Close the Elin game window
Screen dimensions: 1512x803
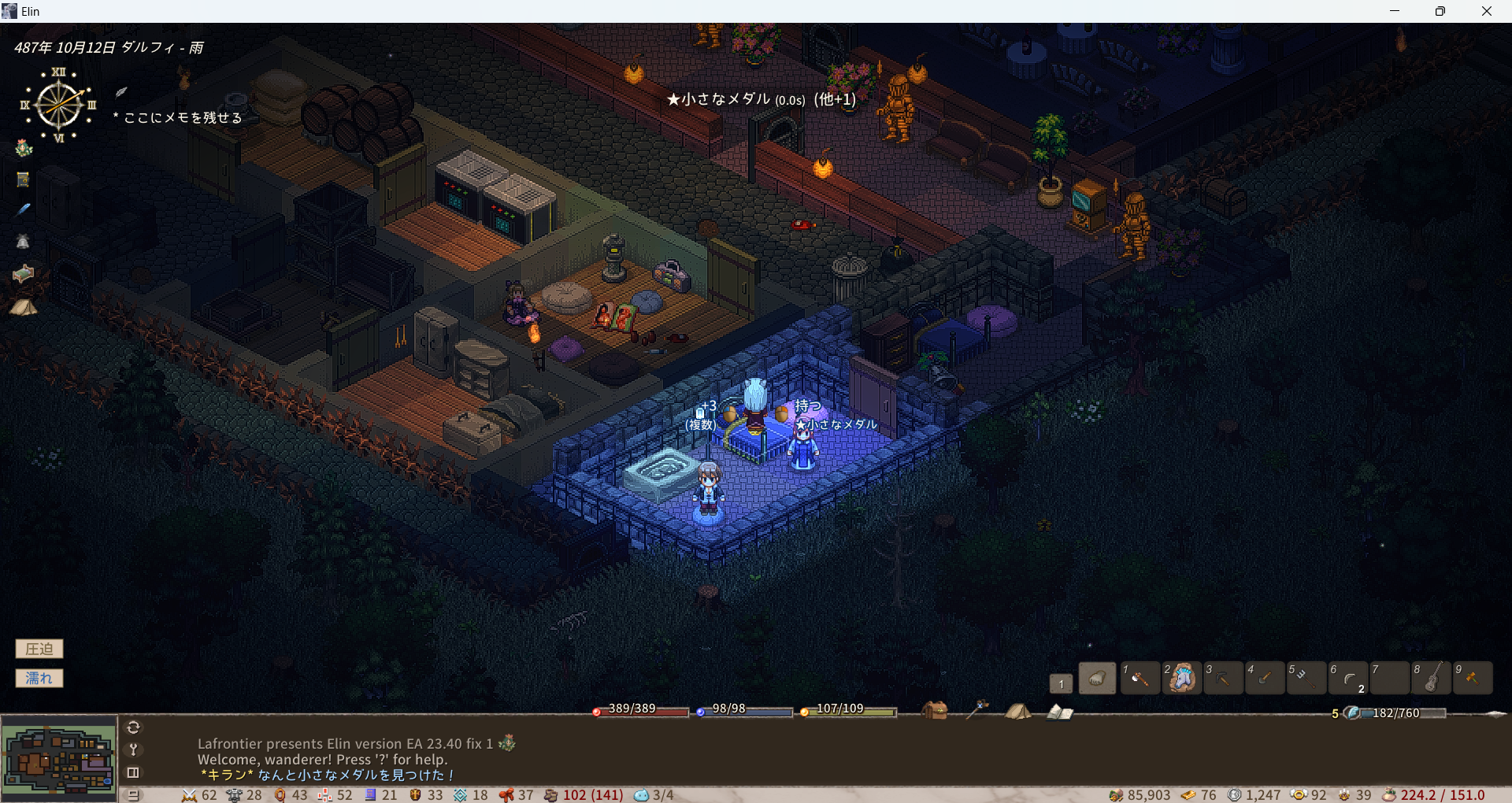pos(1486,11)
